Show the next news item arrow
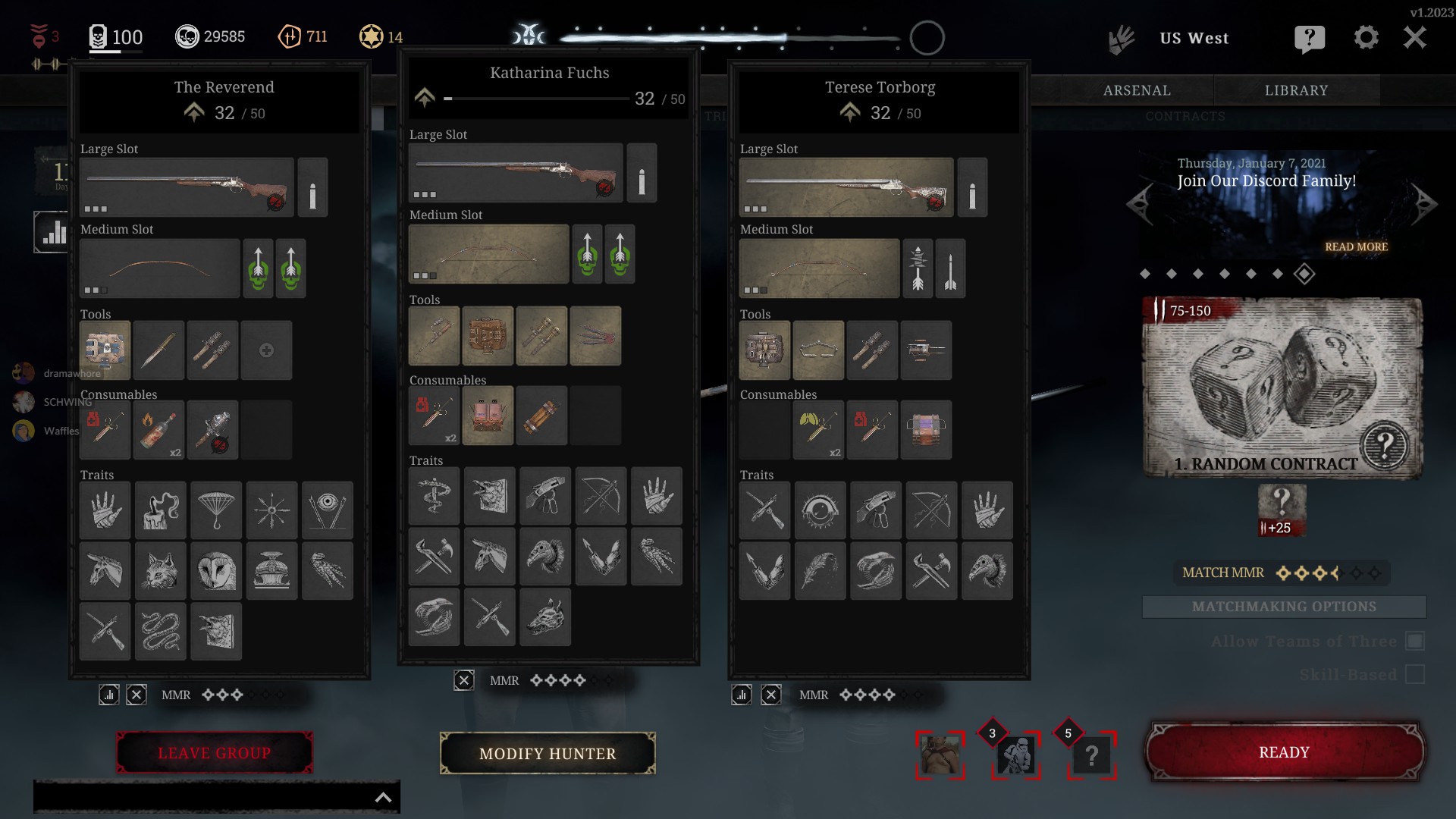The height and width of the screenshot is (819, 1456). [x=1423, y=203]
